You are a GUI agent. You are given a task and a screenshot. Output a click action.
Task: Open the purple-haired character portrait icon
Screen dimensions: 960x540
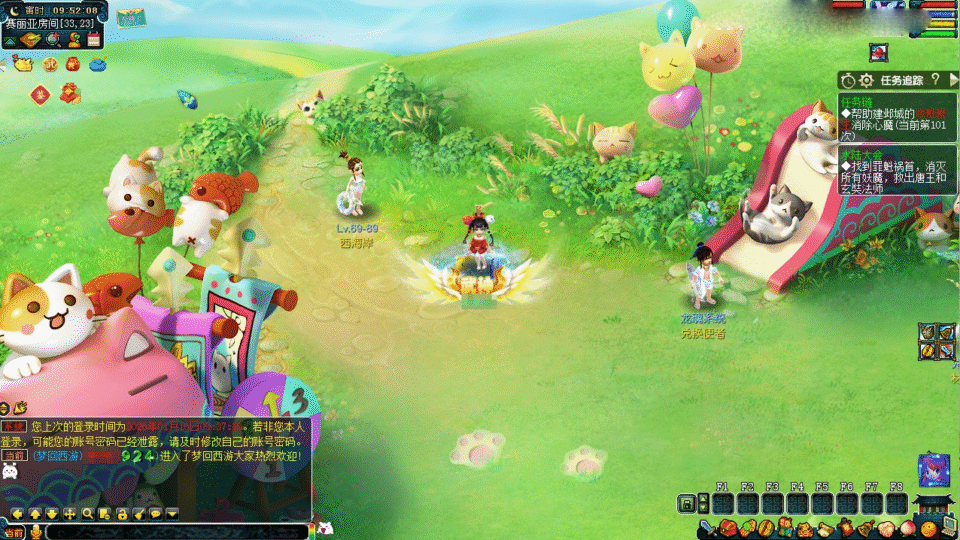point(934,470)
